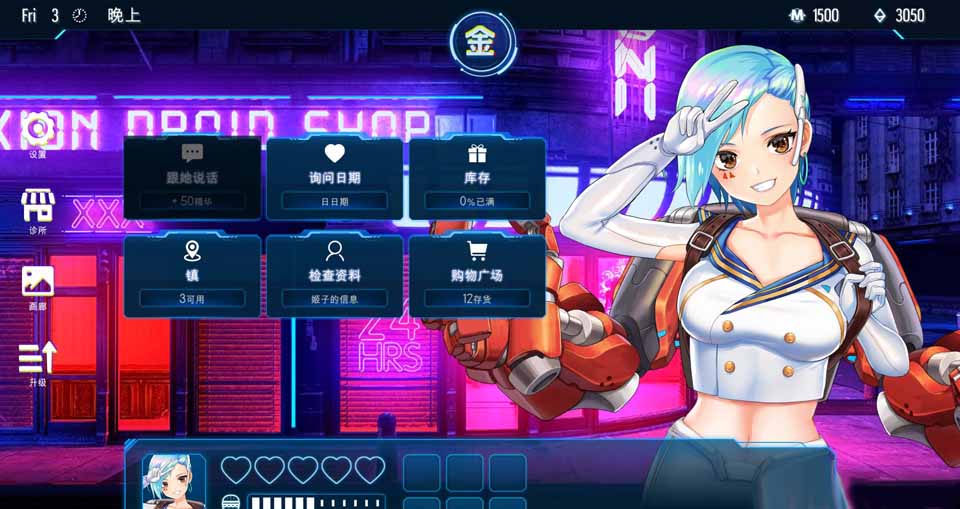Image resolution: width=960 pixels, height=509 pixels.
Task: Select the 跟她说话 talk option
Action: pyautogui.click(x=192, y=178)
